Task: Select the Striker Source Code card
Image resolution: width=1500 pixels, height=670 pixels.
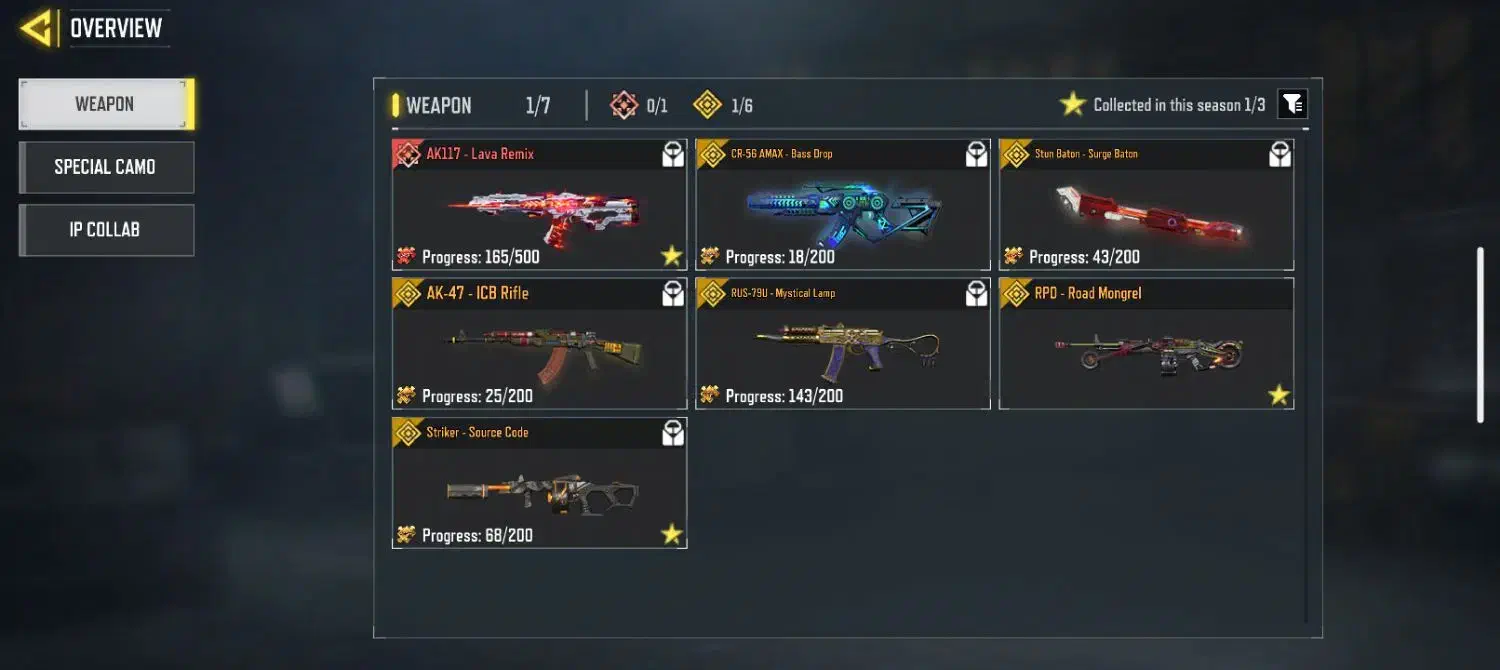Action: [x=539, y=483]
